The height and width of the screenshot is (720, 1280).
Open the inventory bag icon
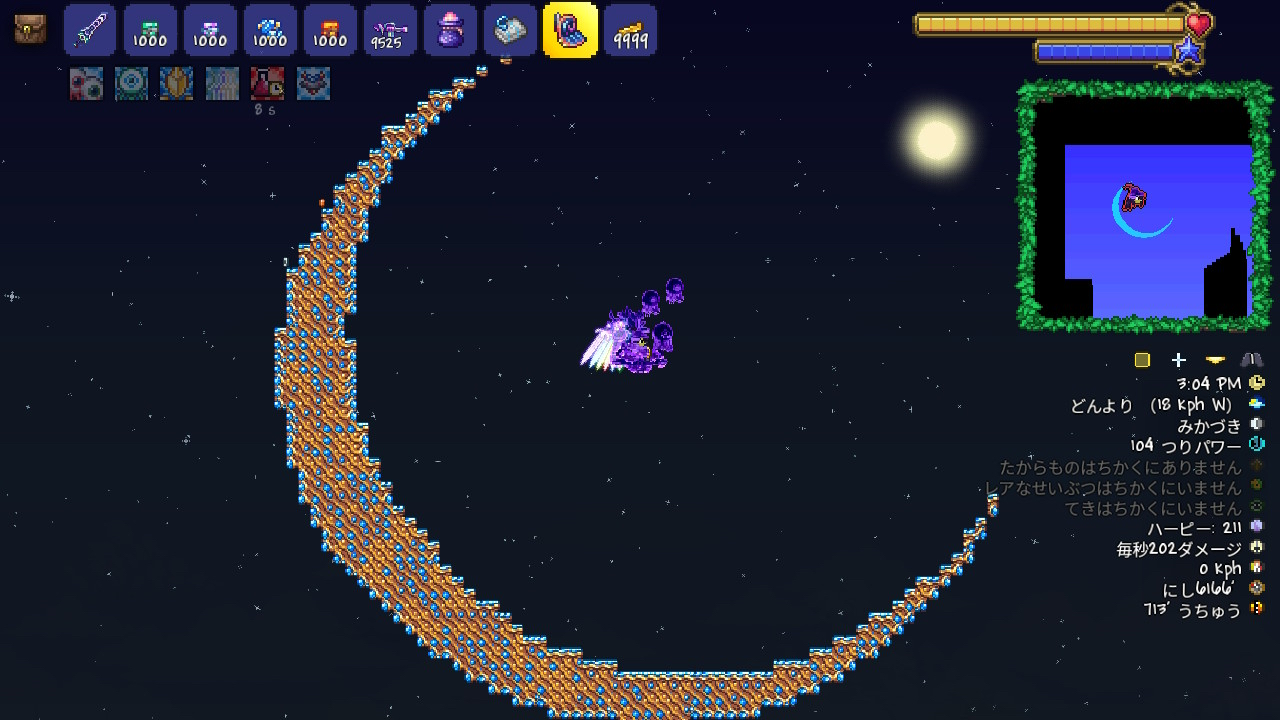(30, 29)
